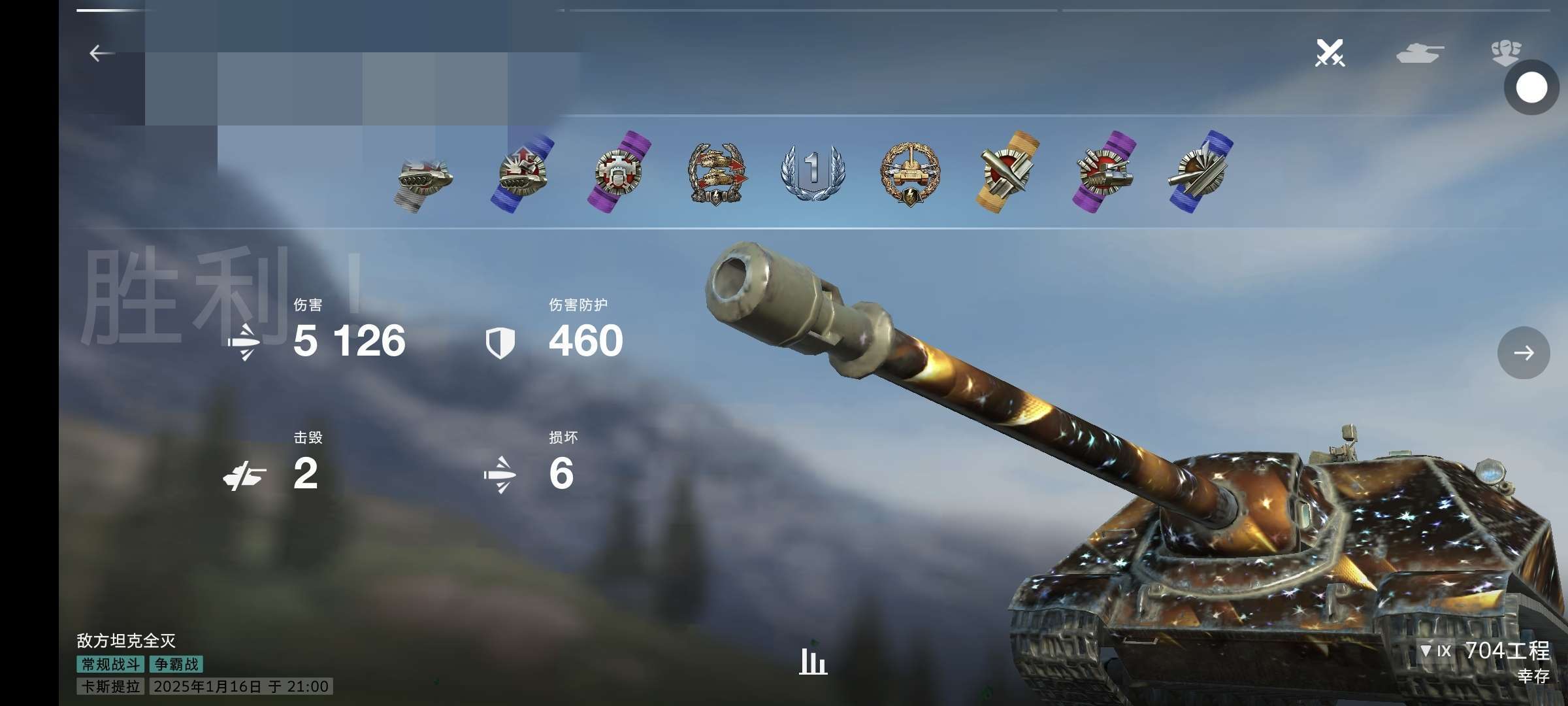Tap the silver number 1 laurel badge
The width and height of the screenshot is (1568, 706).
(x=812, y=171)
